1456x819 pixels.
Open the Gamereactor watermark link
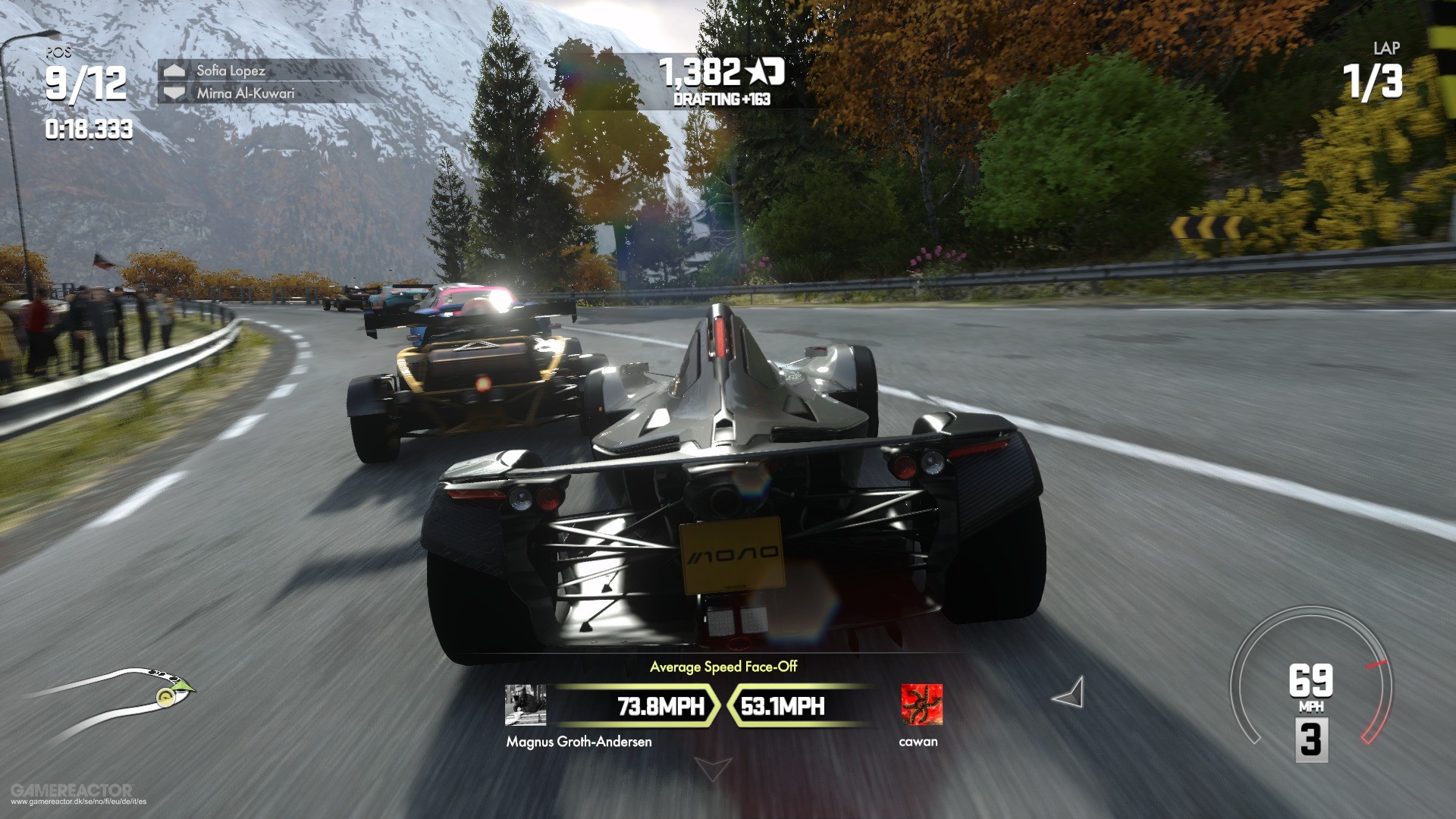coord(73,794)
